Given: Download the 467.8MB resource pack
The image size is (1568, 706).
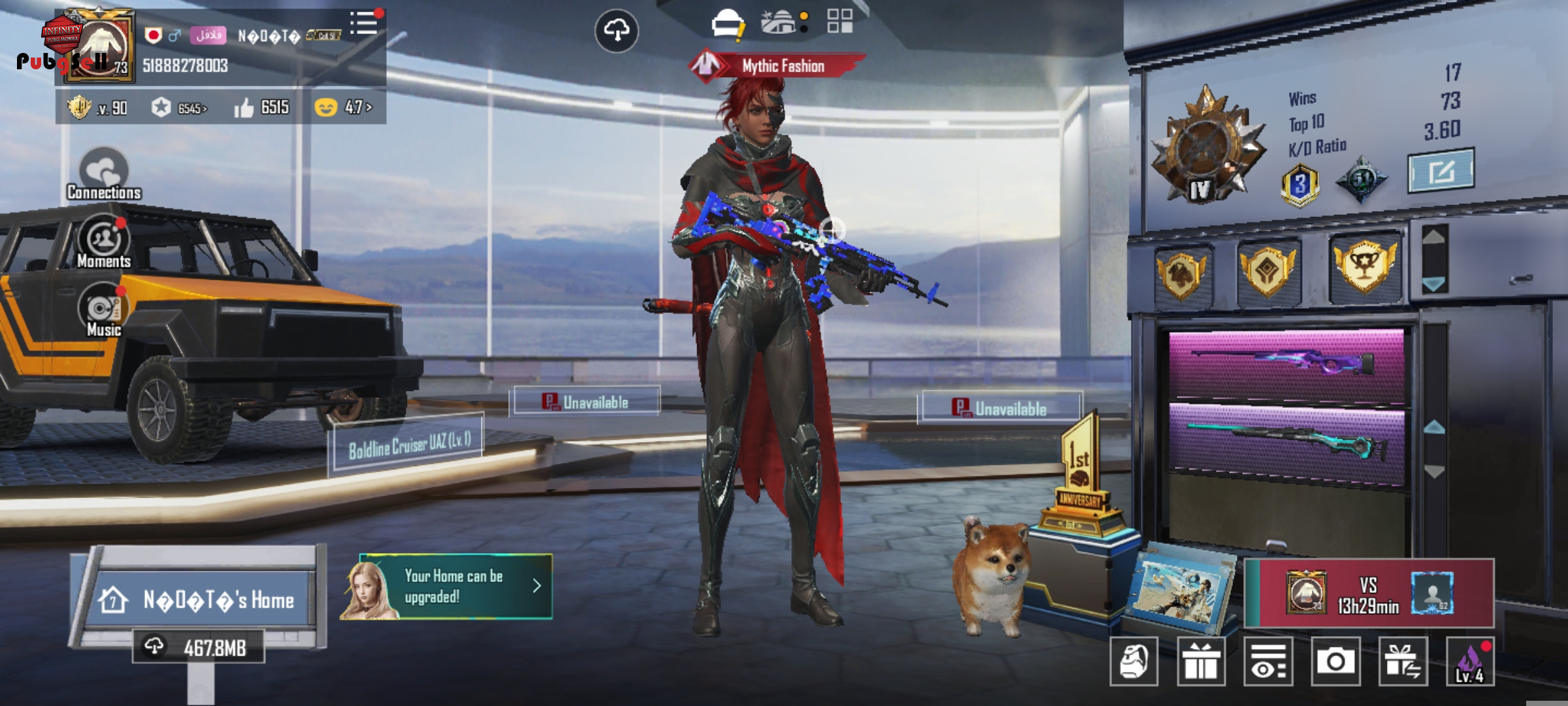Looking at the screenshot, I should point(199,647).
